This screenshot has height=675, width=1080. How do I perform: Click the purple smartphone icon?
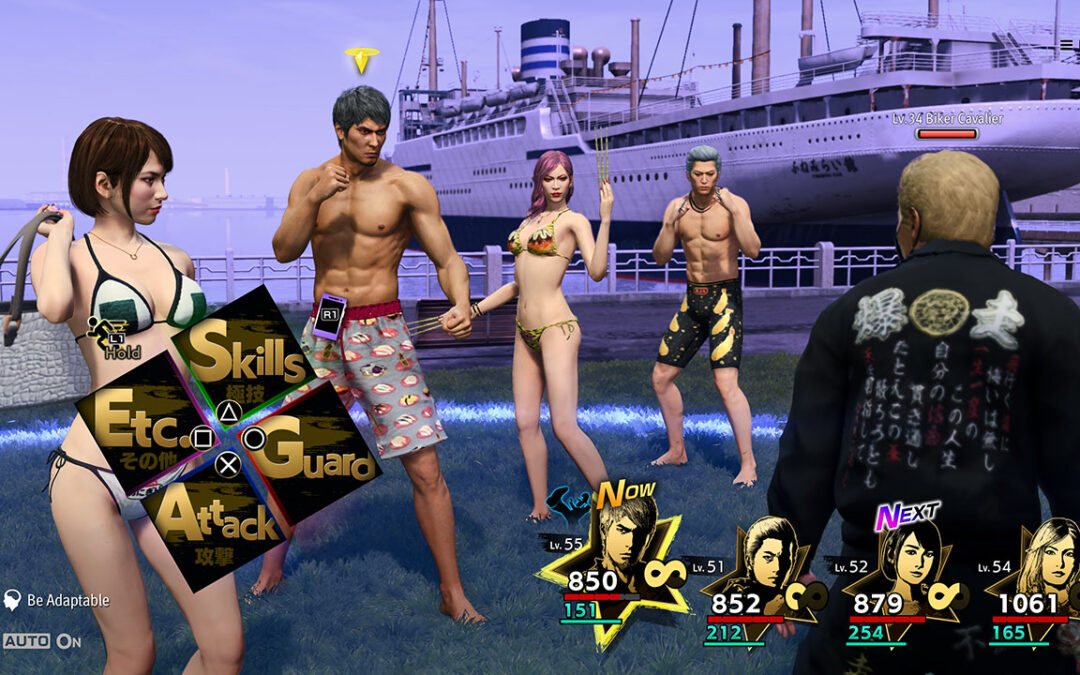point(329,316)
